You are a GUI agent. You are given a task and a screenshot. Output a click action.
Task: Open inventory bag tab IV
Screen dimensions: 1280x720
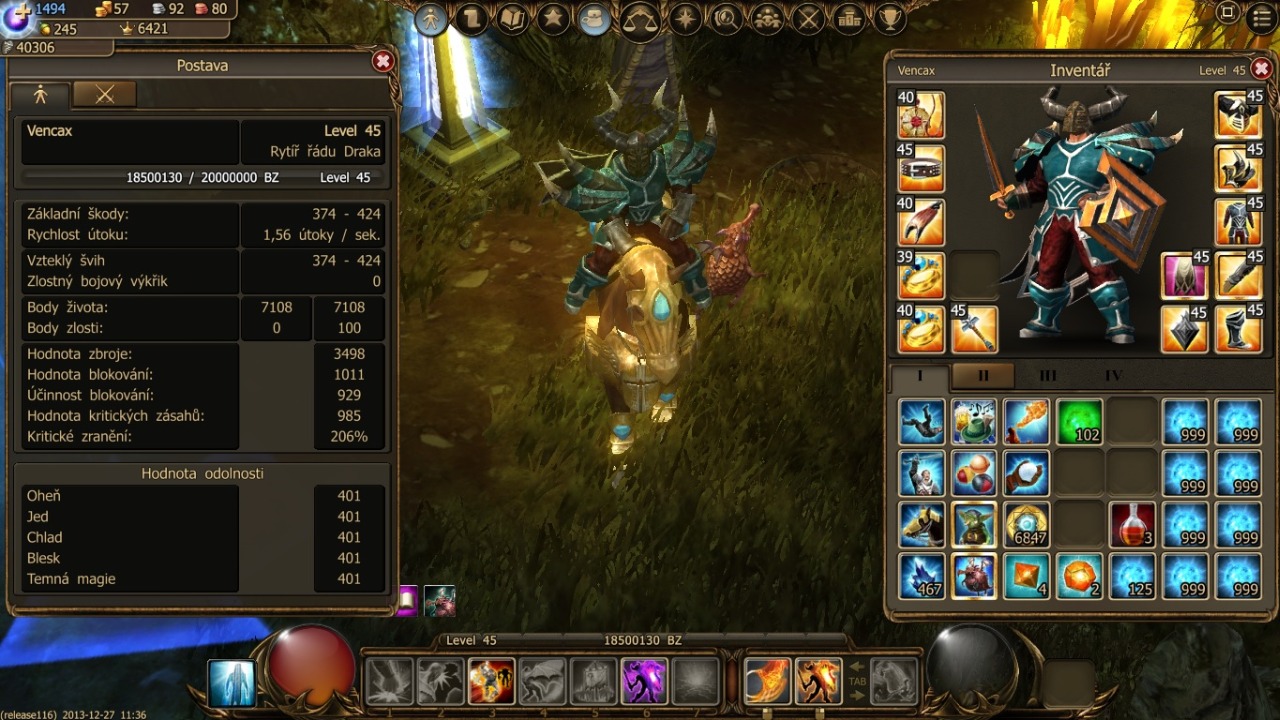pyautogui.click(x=1113, y=376)
